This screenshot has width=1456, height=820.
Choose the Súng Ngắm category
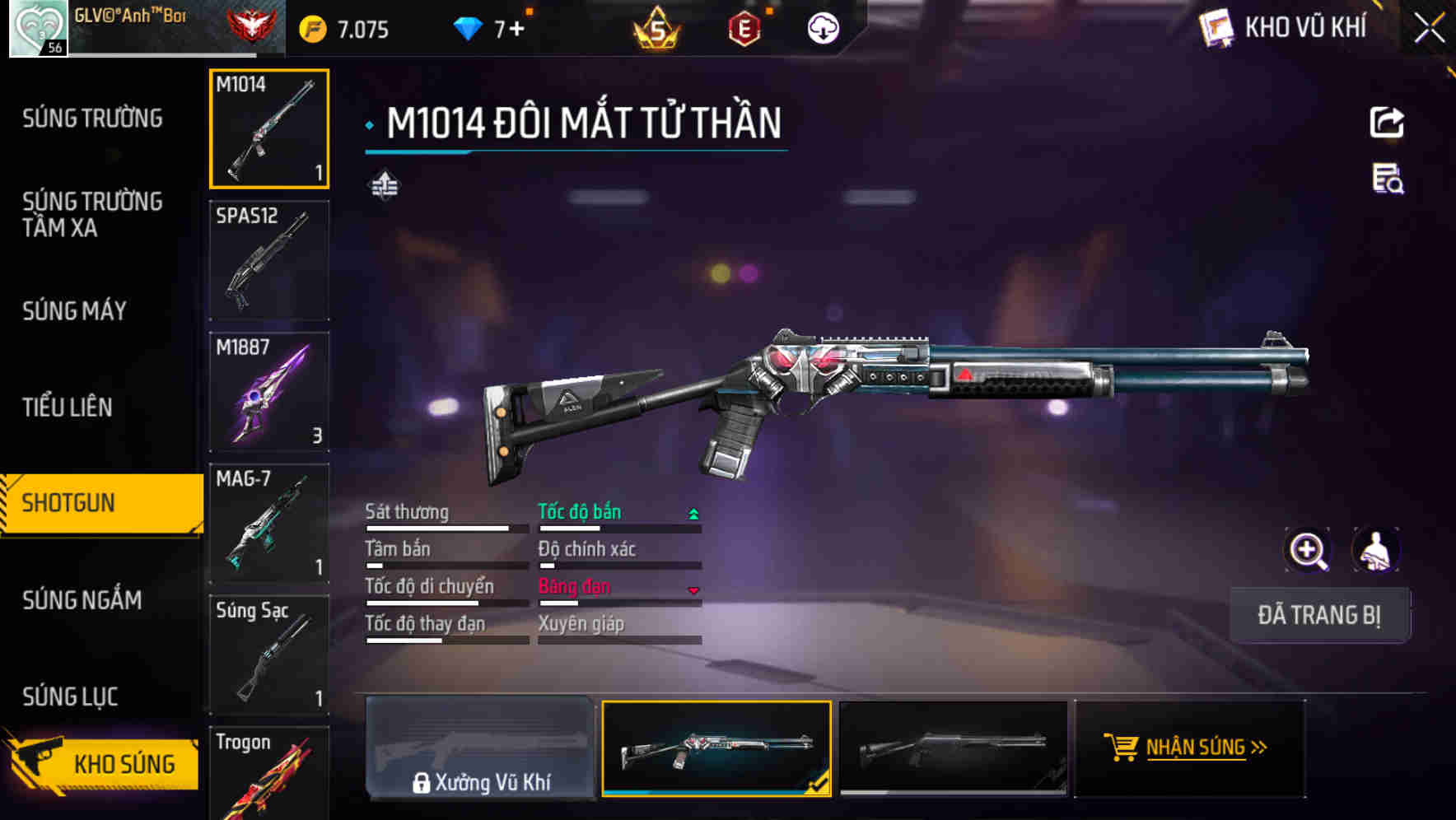point(82,599)
